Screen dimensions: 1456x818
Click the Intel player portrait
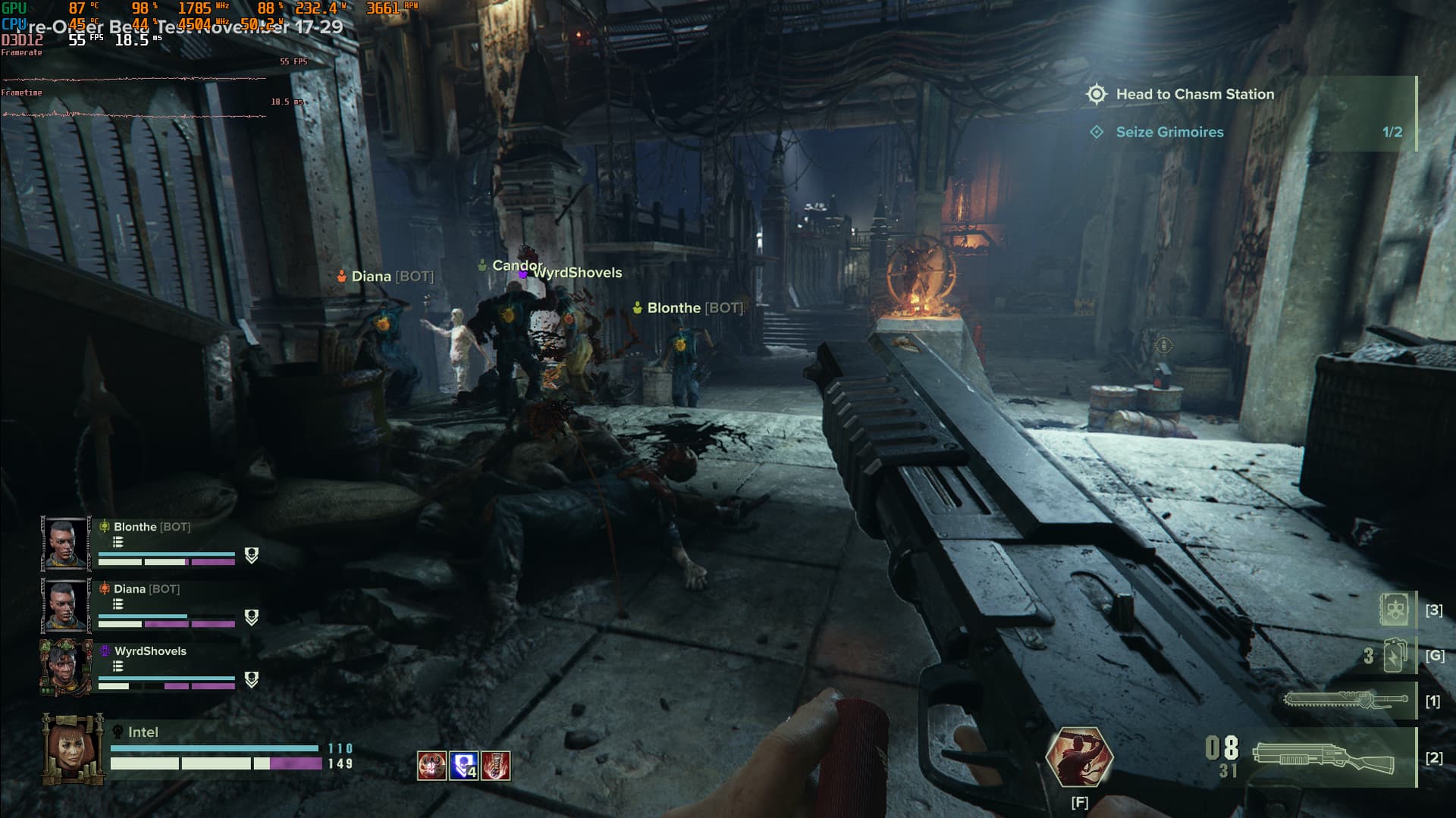click(74, 748)
